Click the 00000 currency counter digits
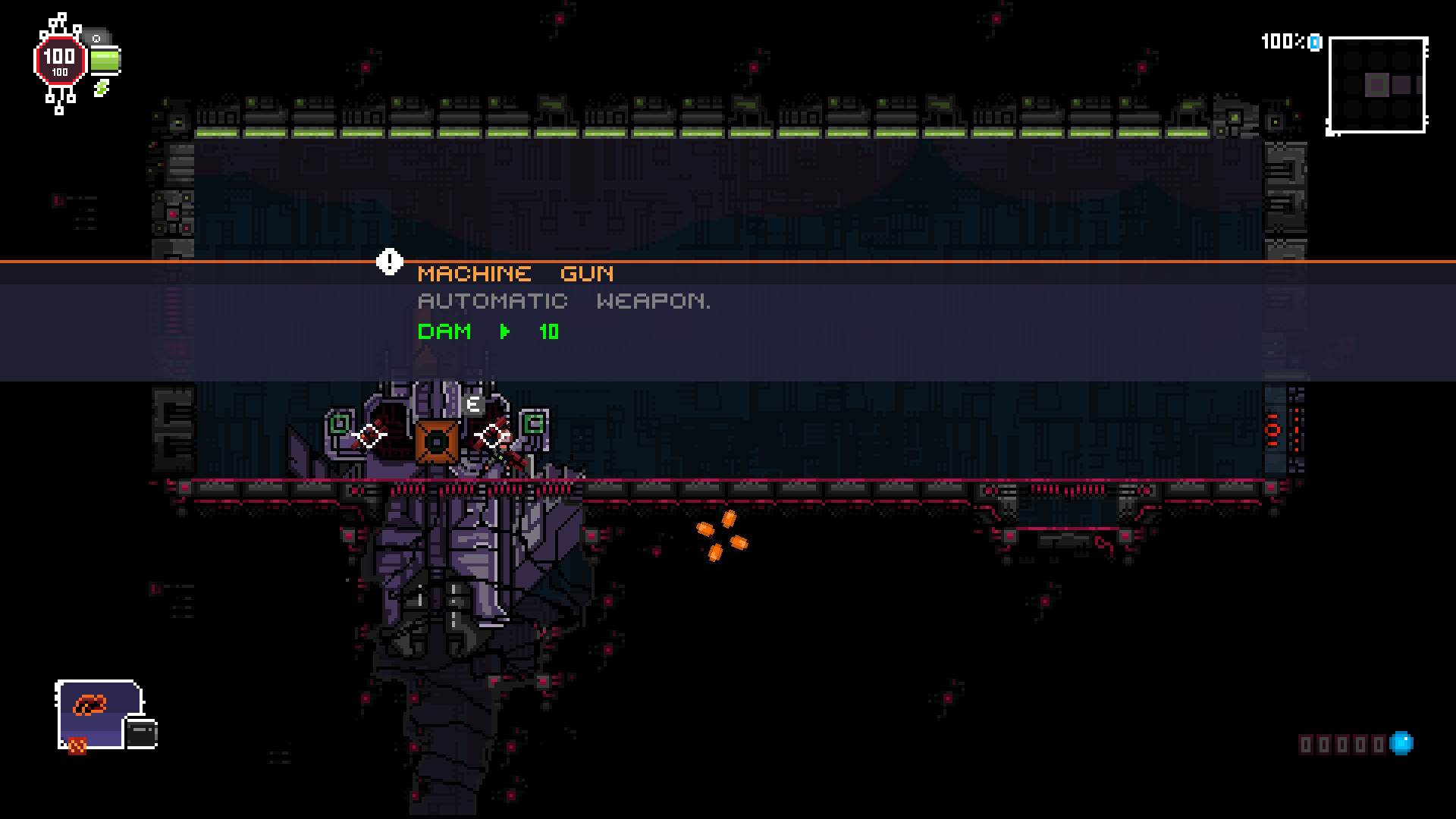Screen dimensions: 1456x819 click(x=1342, y=745)
